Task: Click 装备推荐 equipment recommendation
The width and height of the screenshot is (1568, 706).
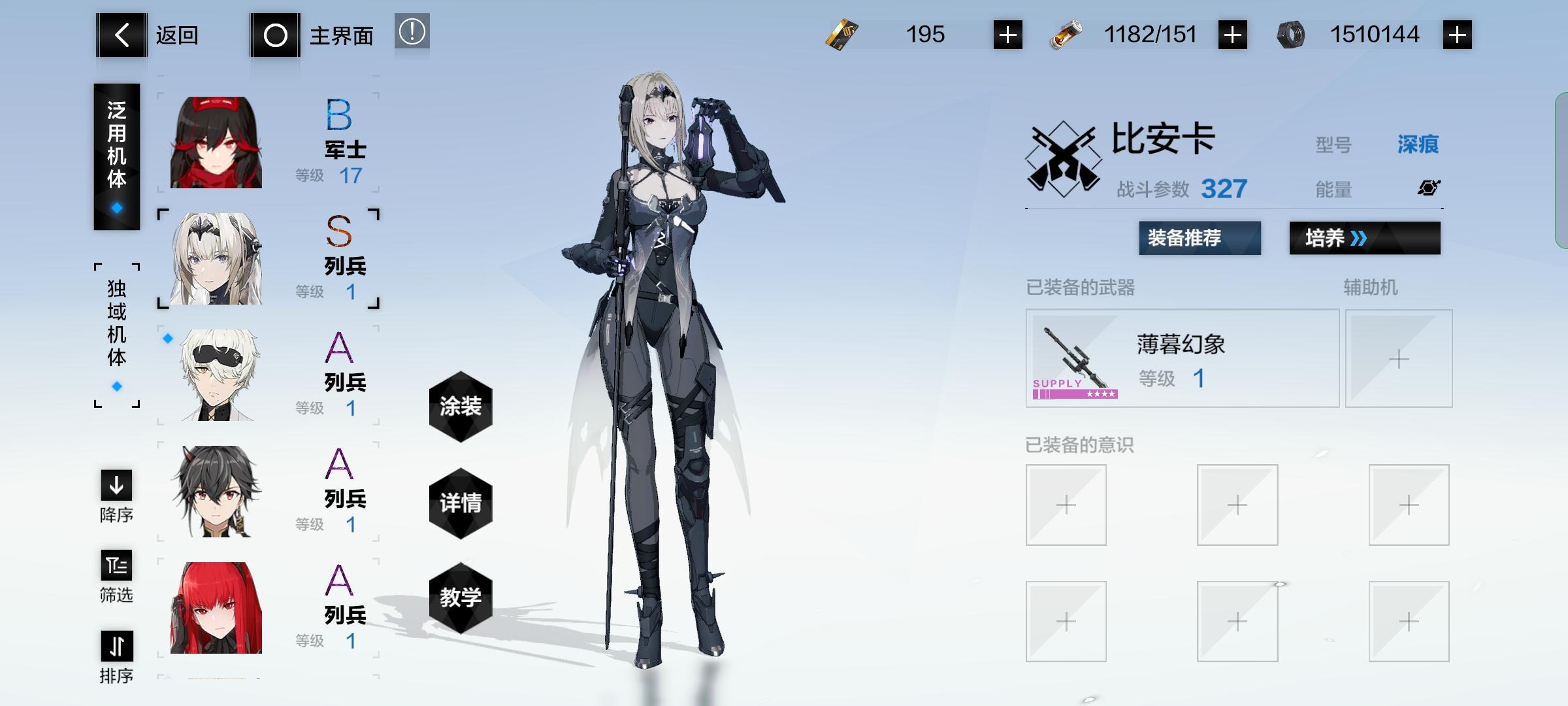Action: pos(1200,239)
